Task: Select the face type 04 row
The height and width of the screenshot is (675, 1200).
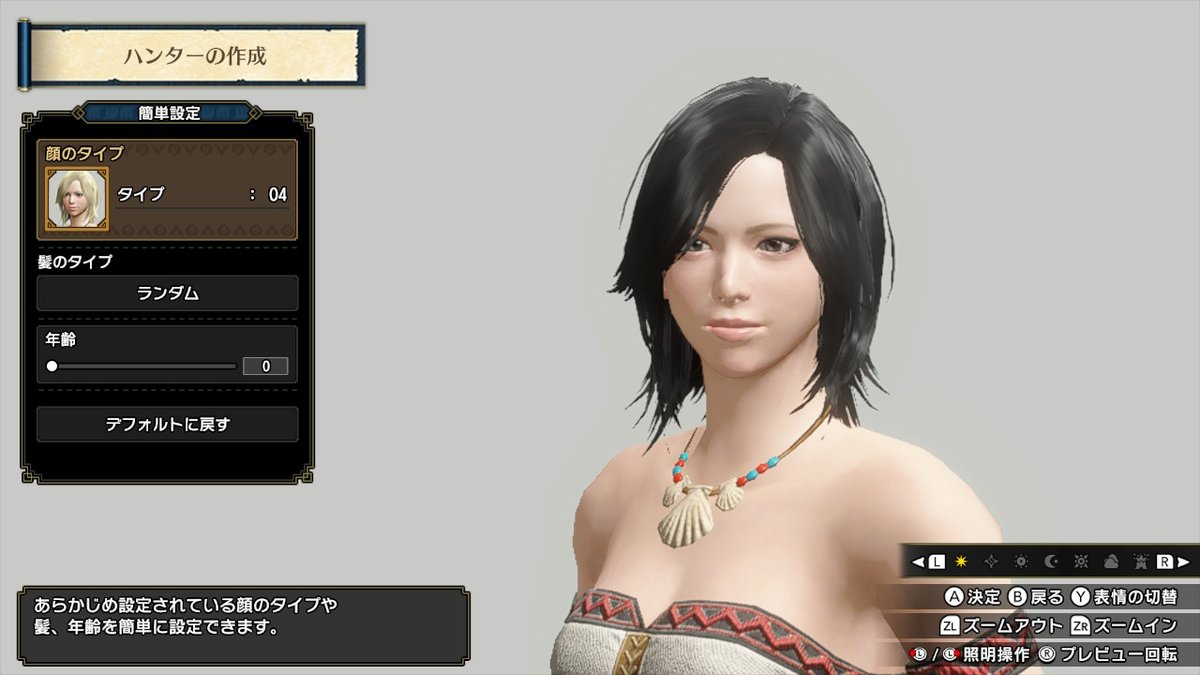Action: (202, 195)
